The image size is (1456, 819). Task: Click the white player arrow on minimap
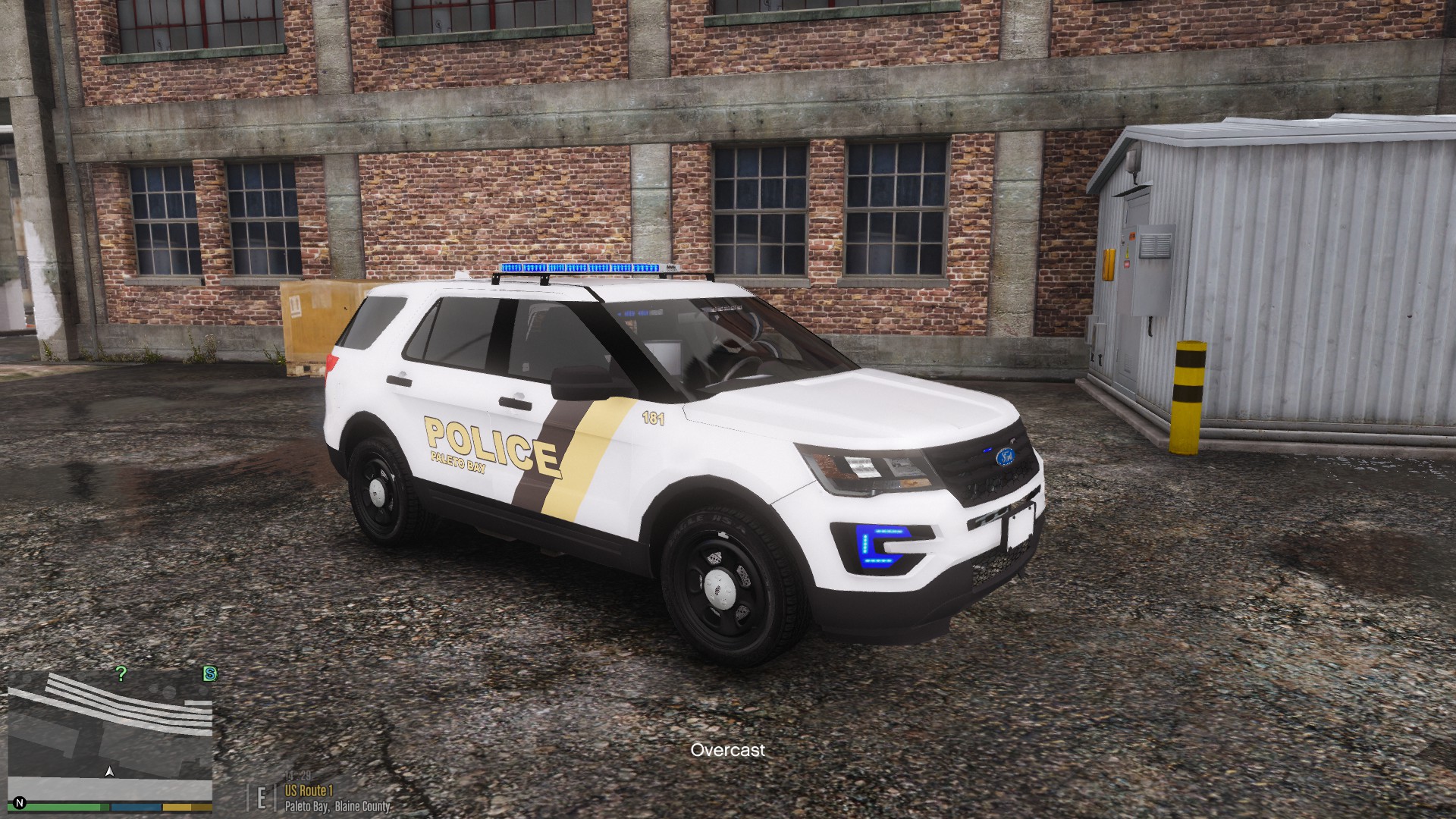click(110, 772)
